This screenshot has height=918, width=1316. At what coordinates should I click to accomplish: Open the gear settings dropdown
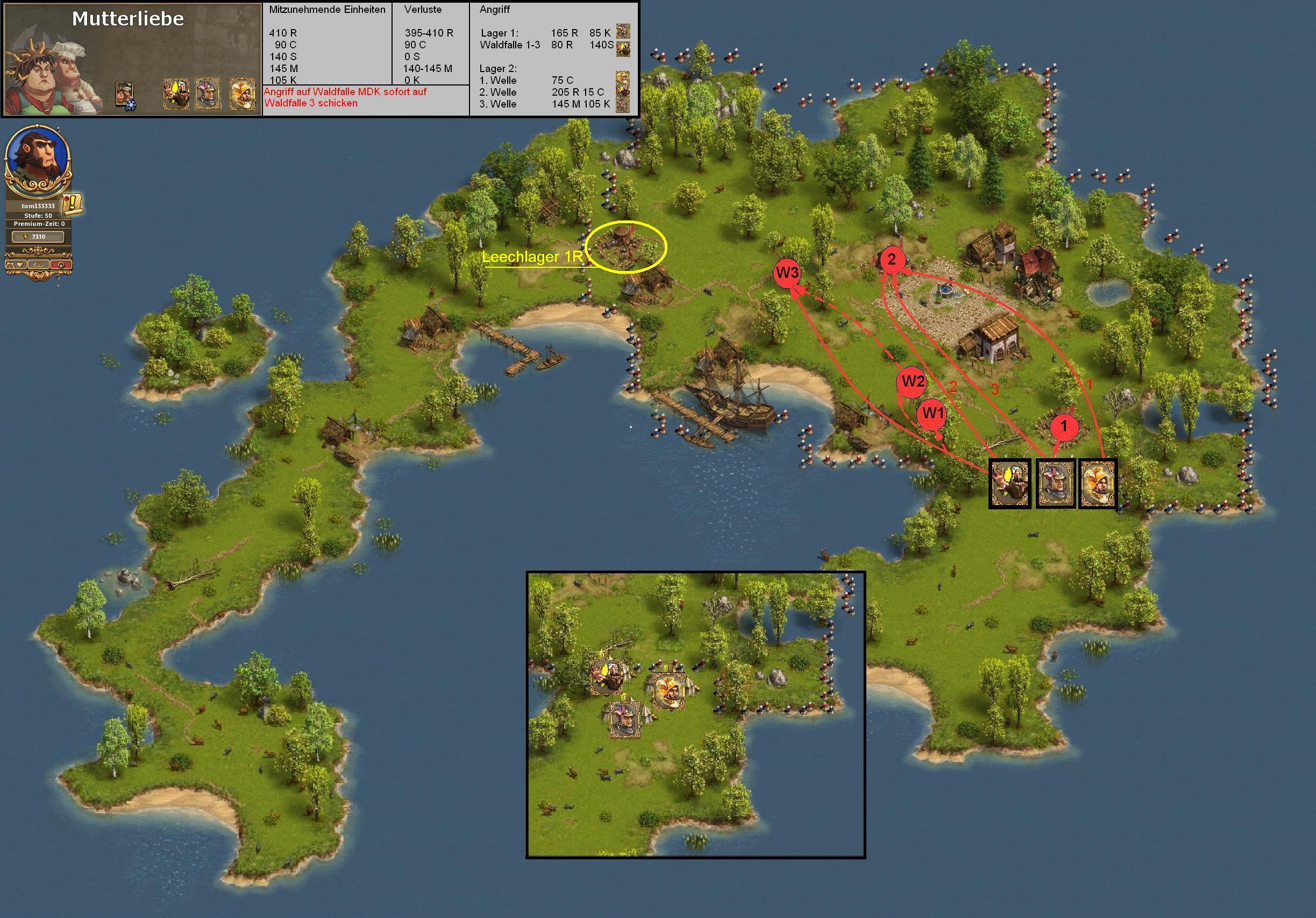16,264
